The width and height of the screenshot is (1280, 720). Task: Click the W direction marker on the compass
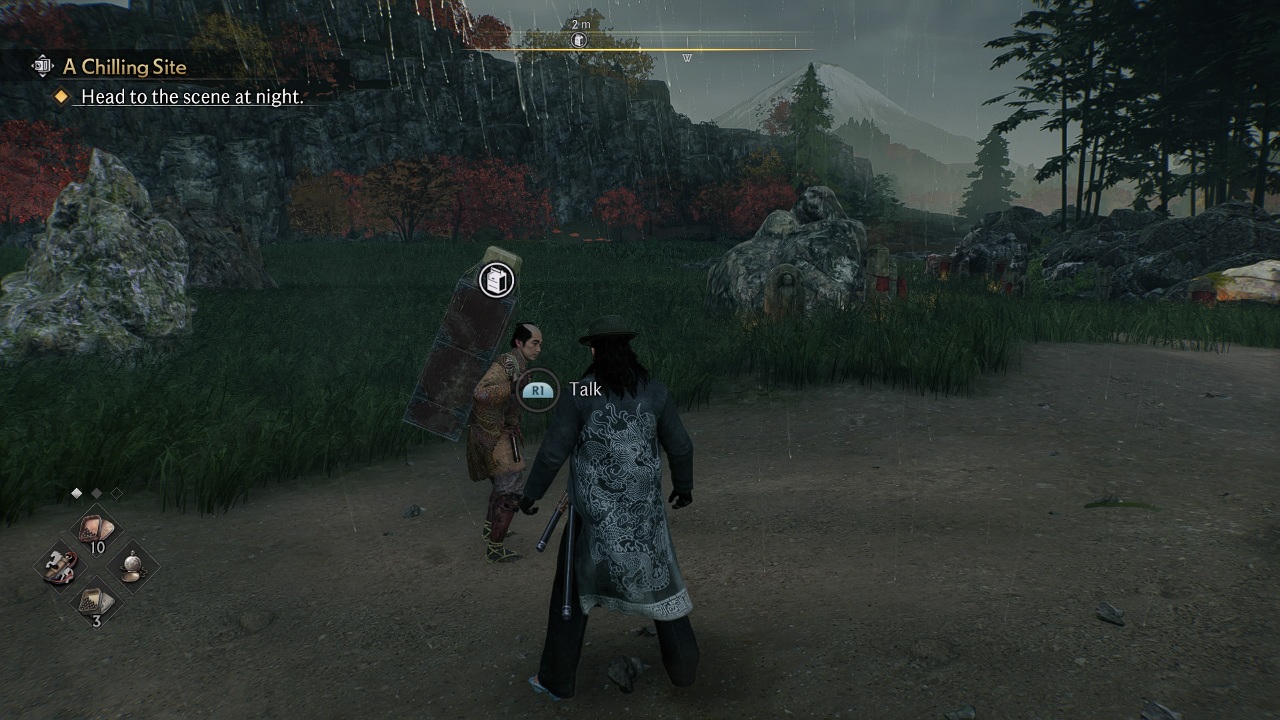click(x=687, y=57)
